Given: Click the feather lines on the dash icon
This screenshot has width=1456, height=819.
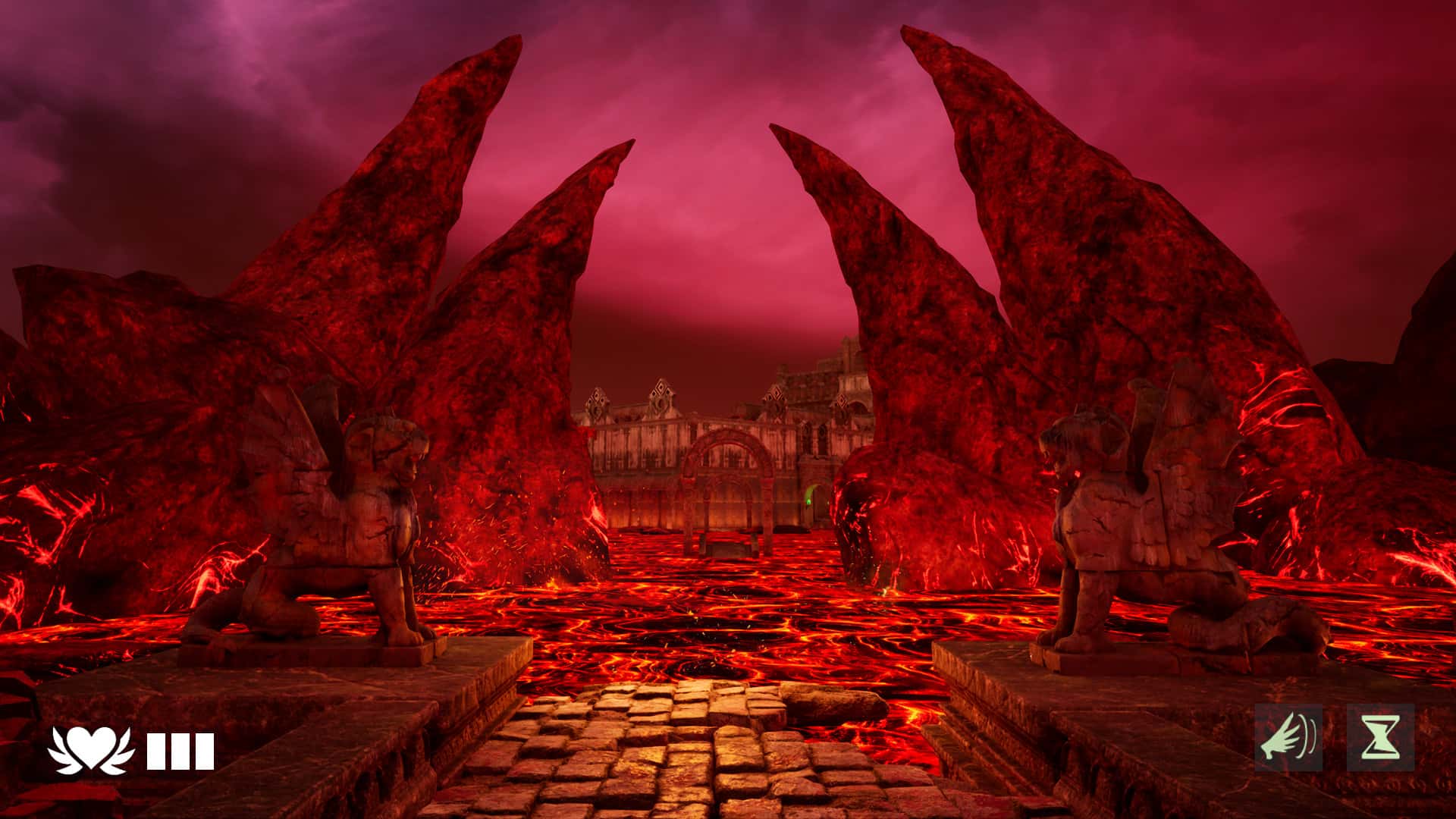Looking at the screenshot, I should coord(1308,736).
